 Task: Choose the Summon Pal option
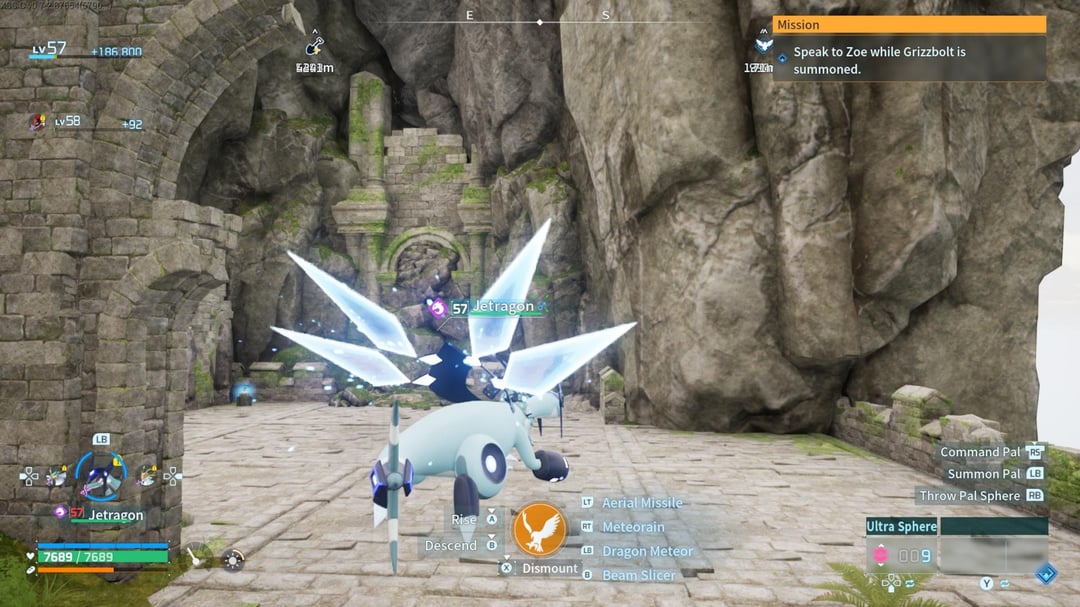click(984, 474)
